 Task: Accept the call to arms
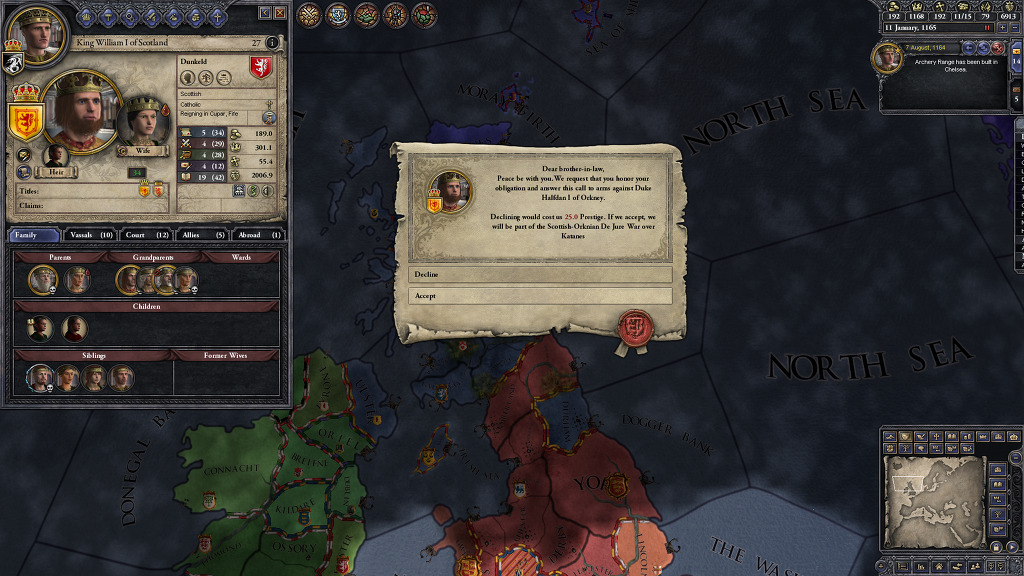(540, 296)
